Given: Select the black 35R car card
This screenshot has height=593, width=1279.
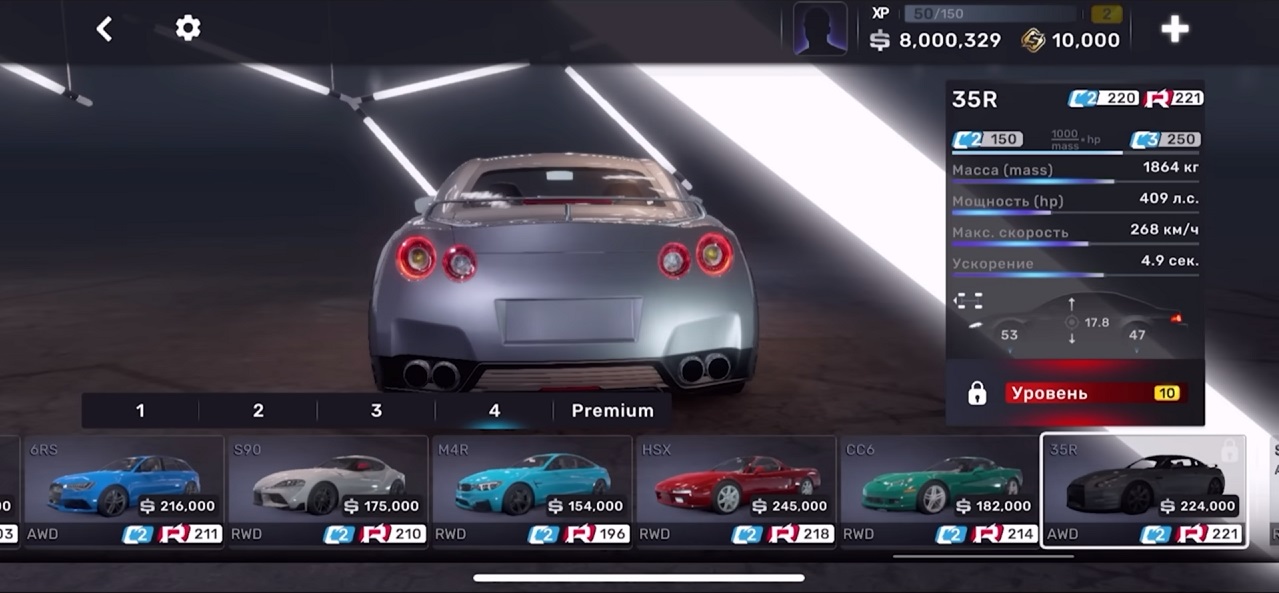Looking at the screenshot, I should click(1144, 490).
